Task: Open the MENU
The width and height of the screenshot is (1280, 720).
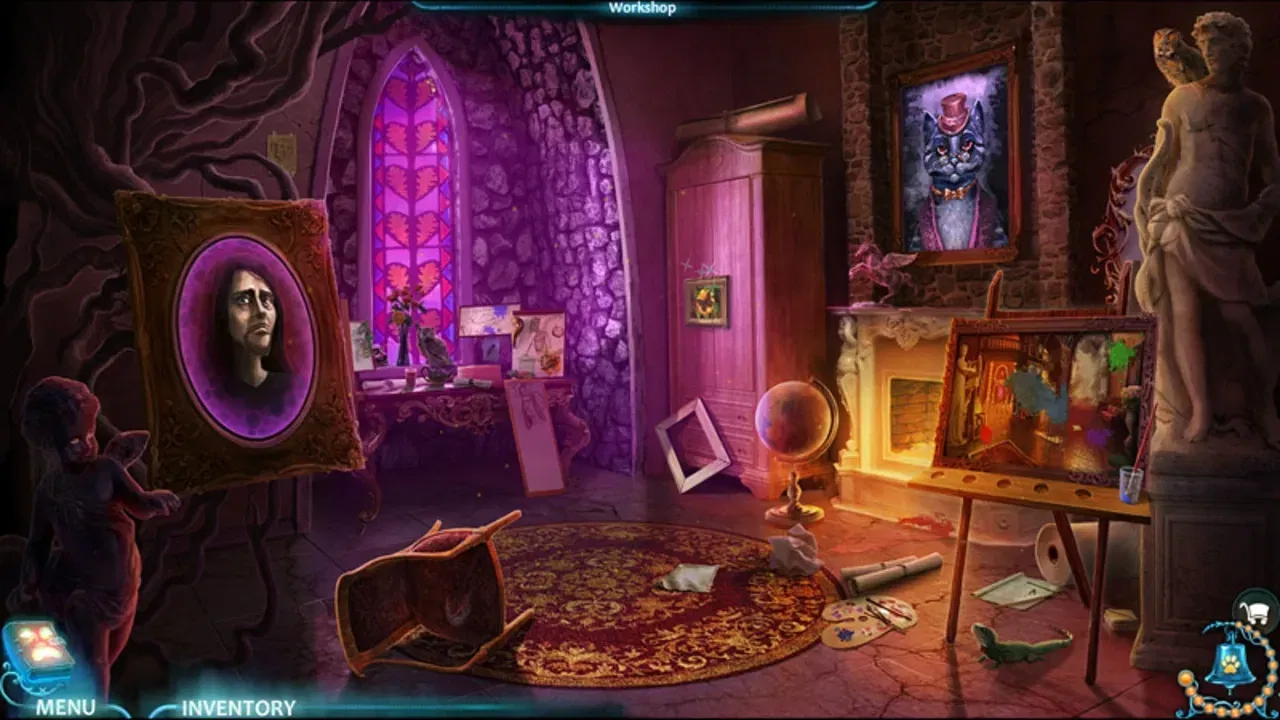Action: click(64, 706)
